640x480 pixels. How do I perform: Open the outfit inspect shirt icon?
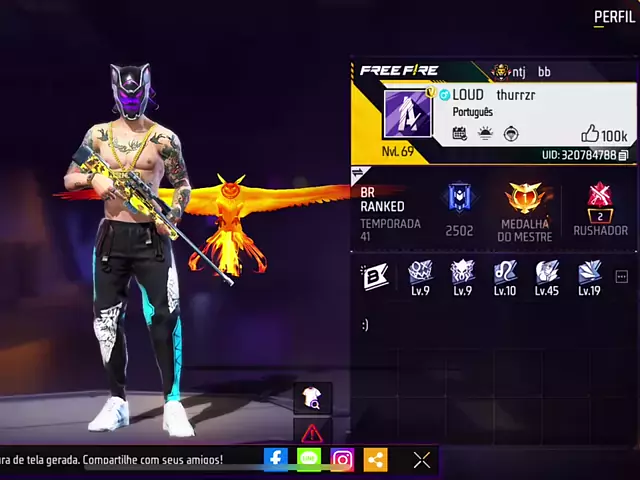click(x=312, y=398)
